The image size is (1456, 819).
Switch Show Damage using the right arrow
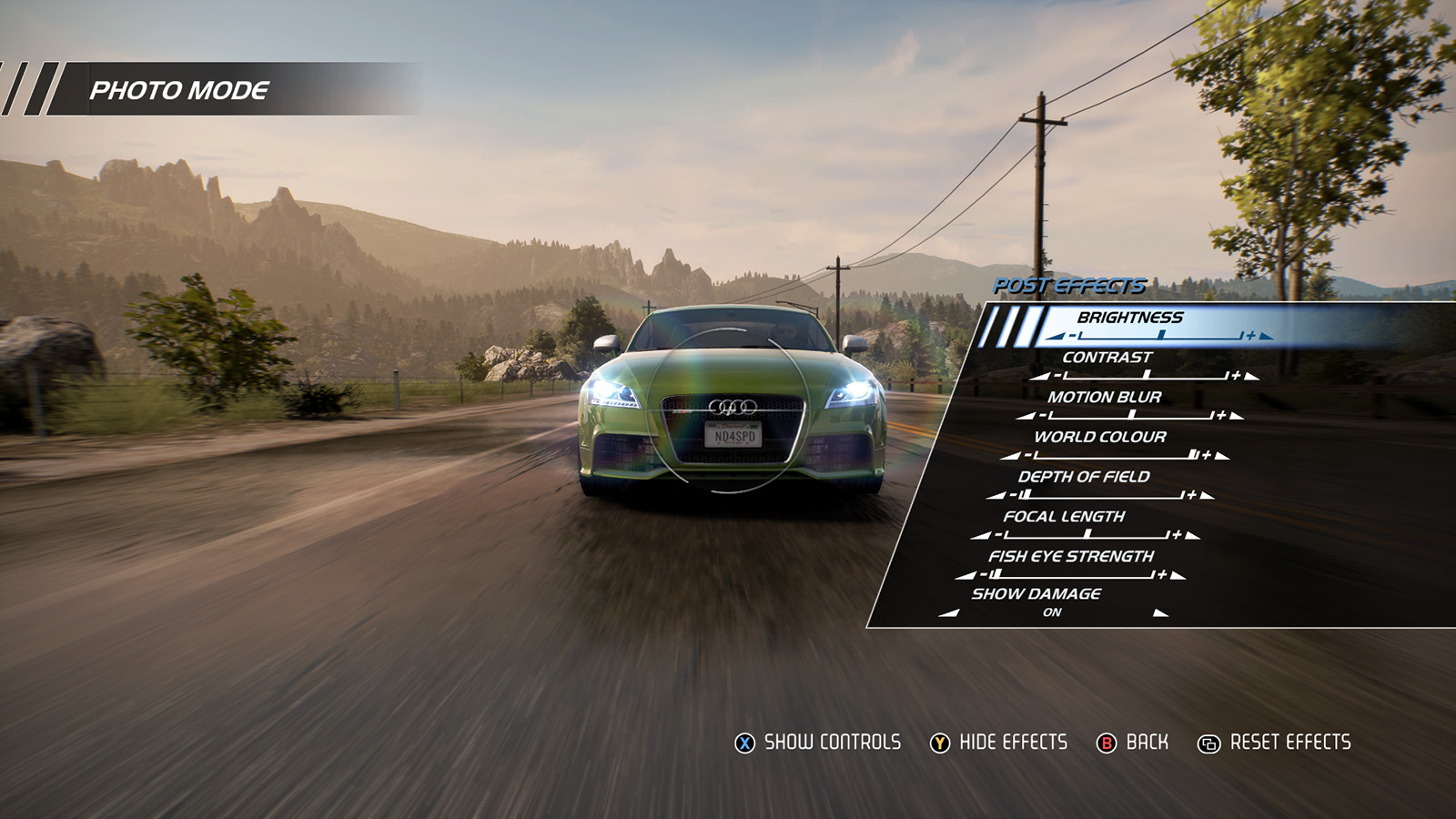point(1160,612)
